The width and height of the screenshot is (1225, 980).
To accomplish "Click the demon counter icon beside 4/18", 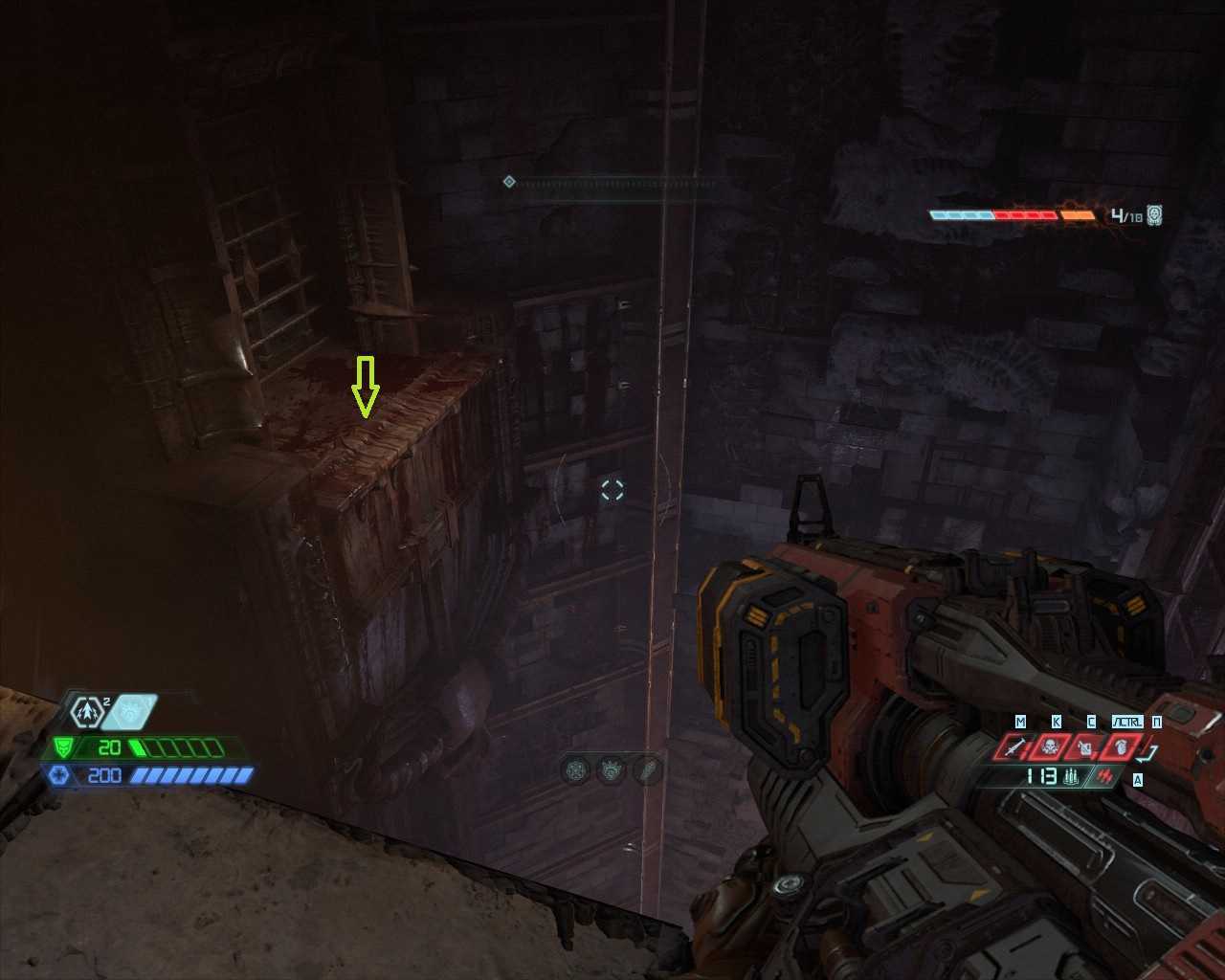I will tap(1154, 215).
